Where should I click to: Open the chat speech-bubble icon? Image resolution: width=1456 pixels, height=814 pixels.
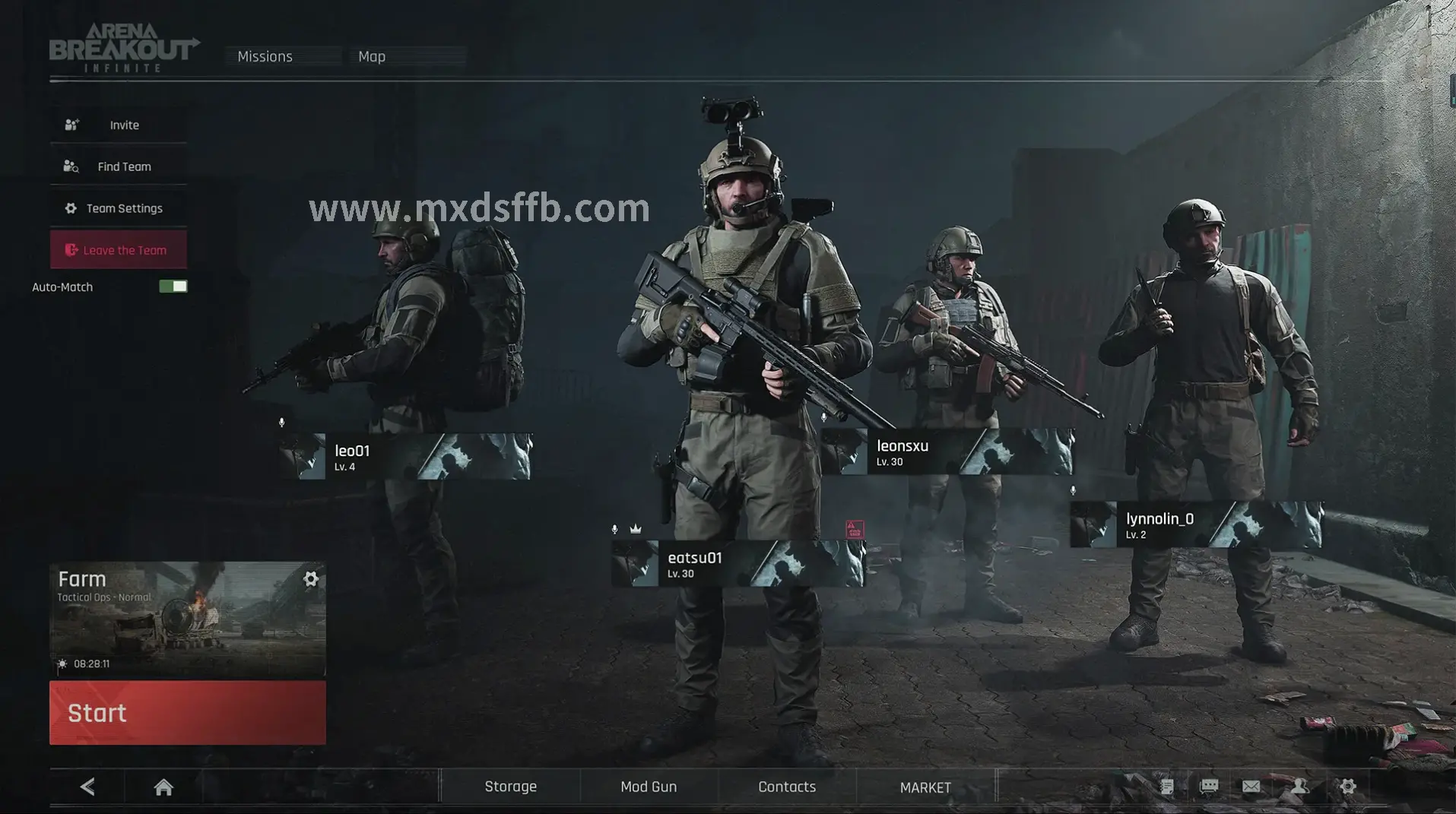click(x=1209, y=787)
